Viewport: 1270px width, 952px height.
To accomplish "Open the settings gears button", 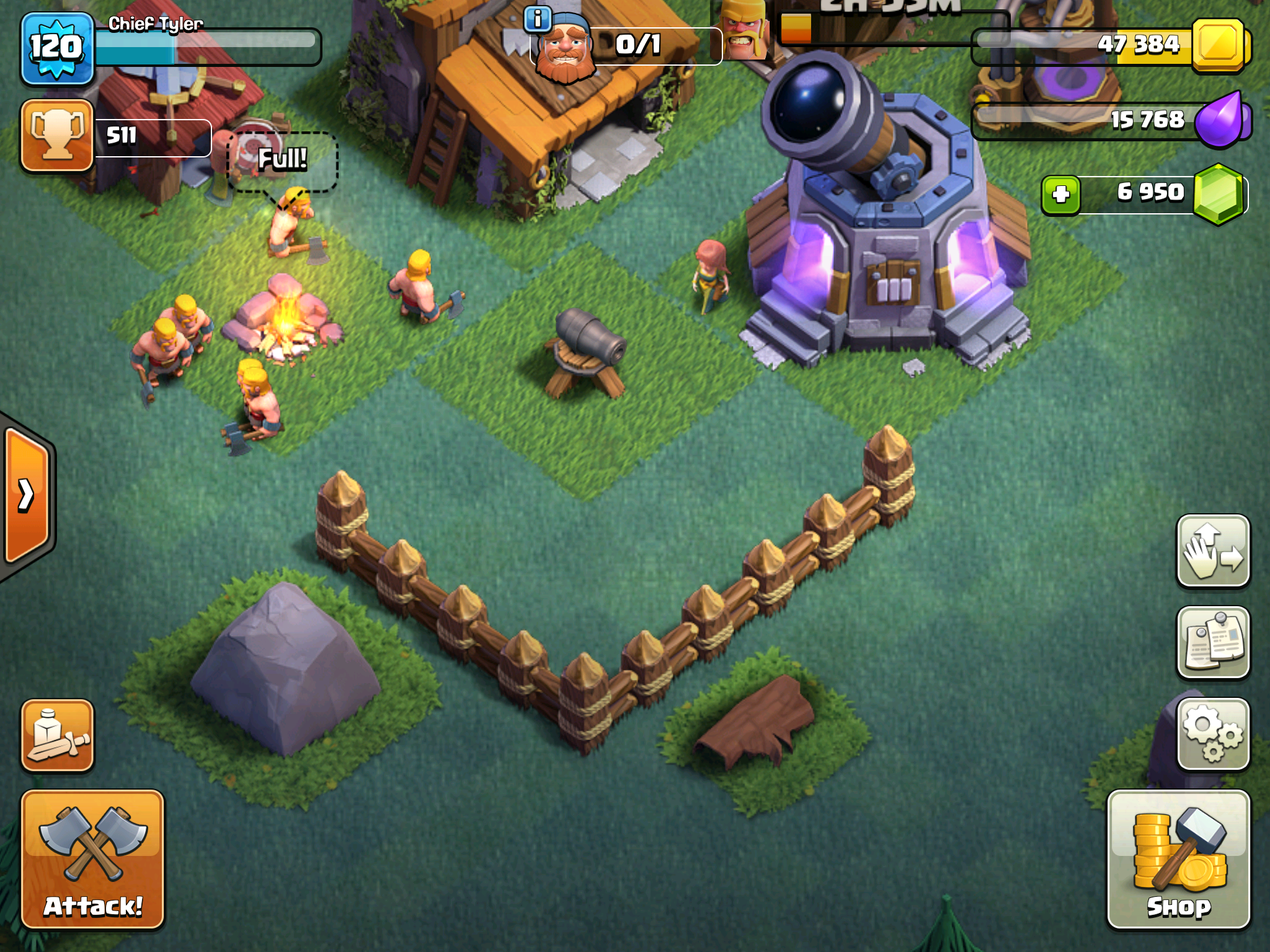I will point(1213,735).
